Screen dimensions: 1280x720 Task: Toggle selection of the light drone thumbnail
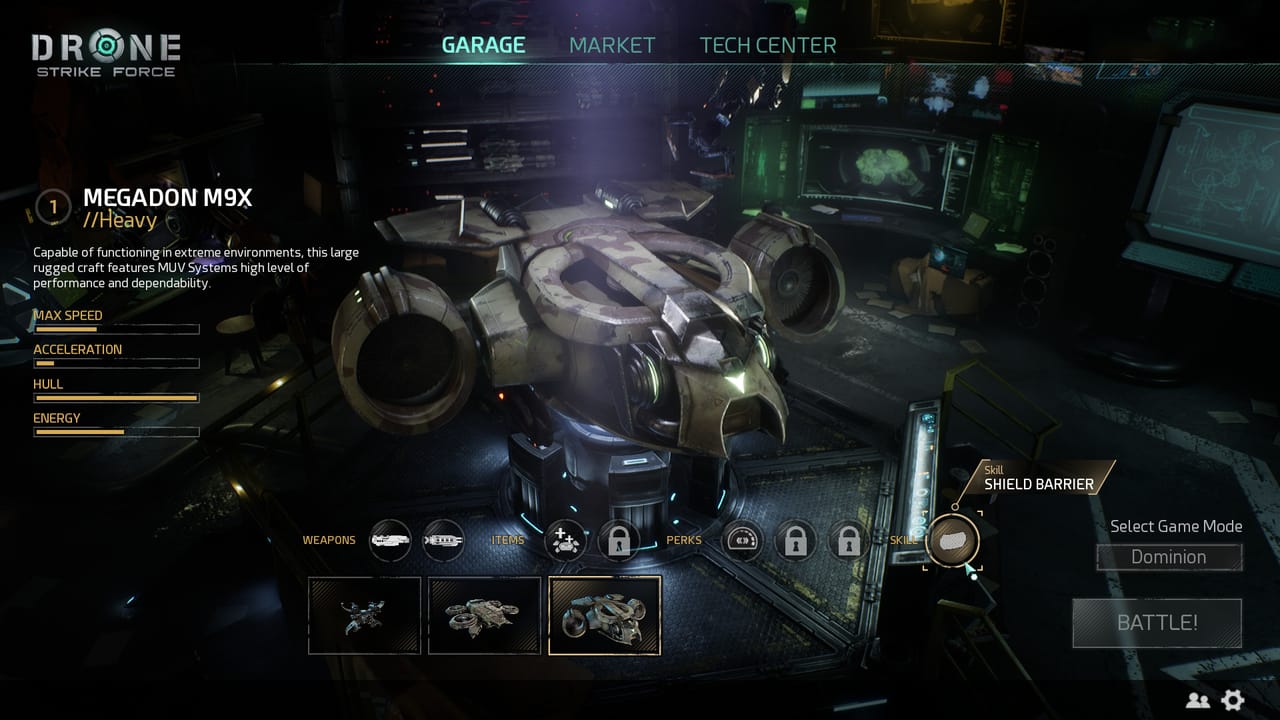point(364,616)
